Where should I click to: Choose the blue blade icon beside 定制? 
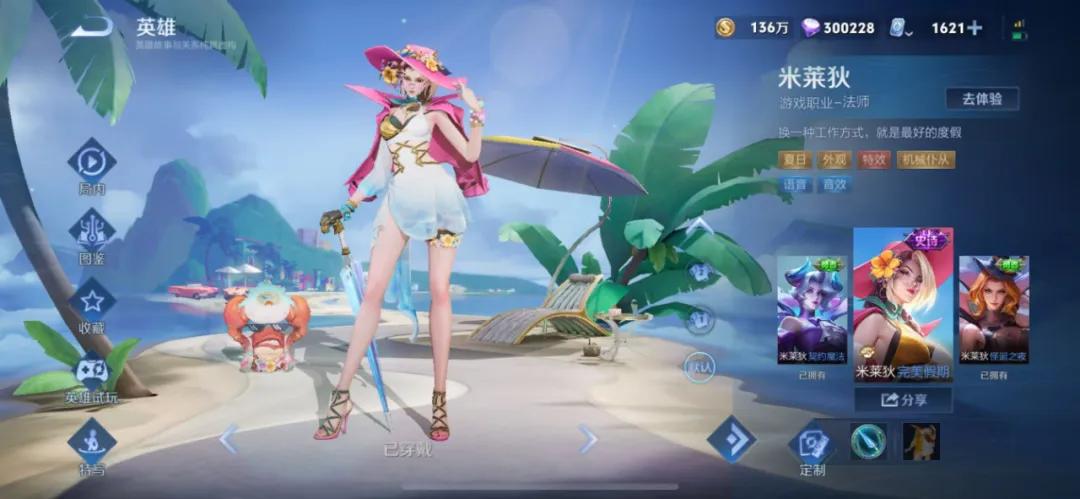(x=867, y=441)
